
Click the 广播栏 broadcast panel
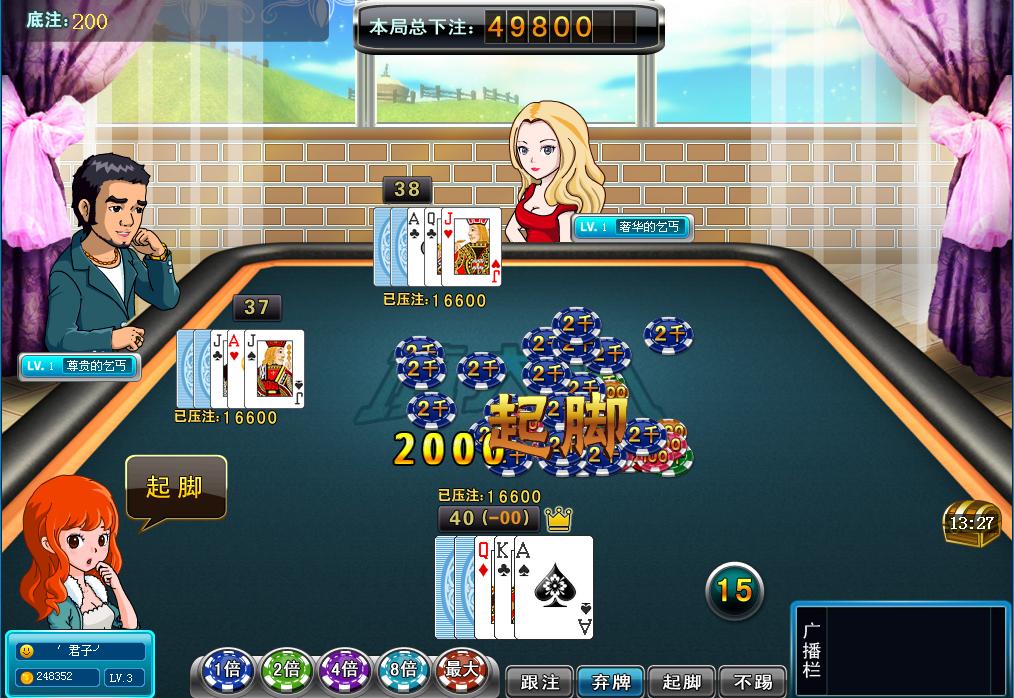pos(900,650)
